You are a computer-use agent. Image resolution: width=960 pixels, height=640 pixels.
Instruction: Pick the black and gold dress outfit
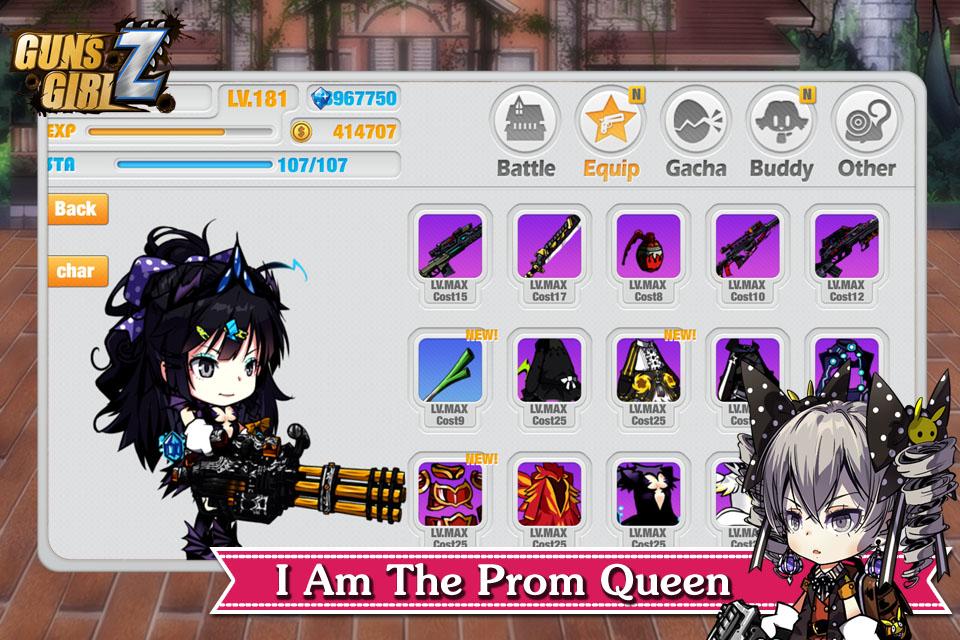pos(648,378)
